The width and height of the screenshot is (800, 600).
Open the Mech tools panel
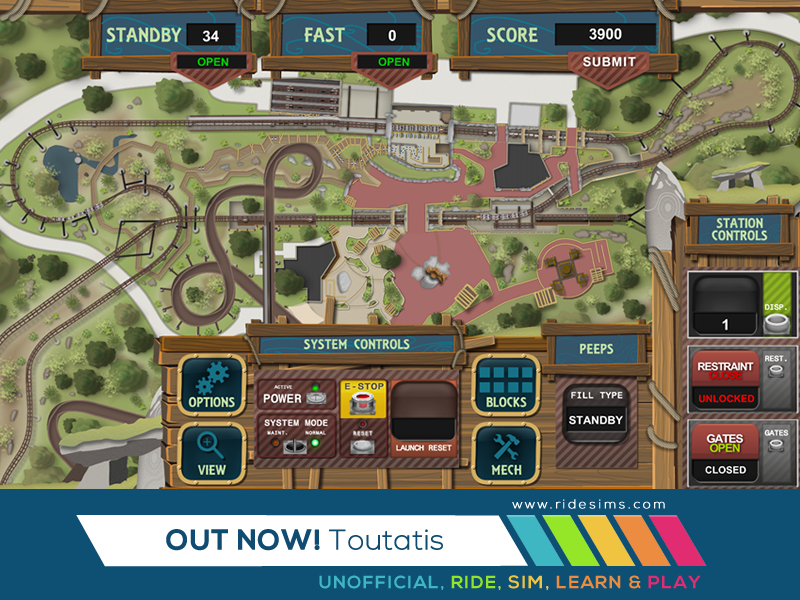505,453
